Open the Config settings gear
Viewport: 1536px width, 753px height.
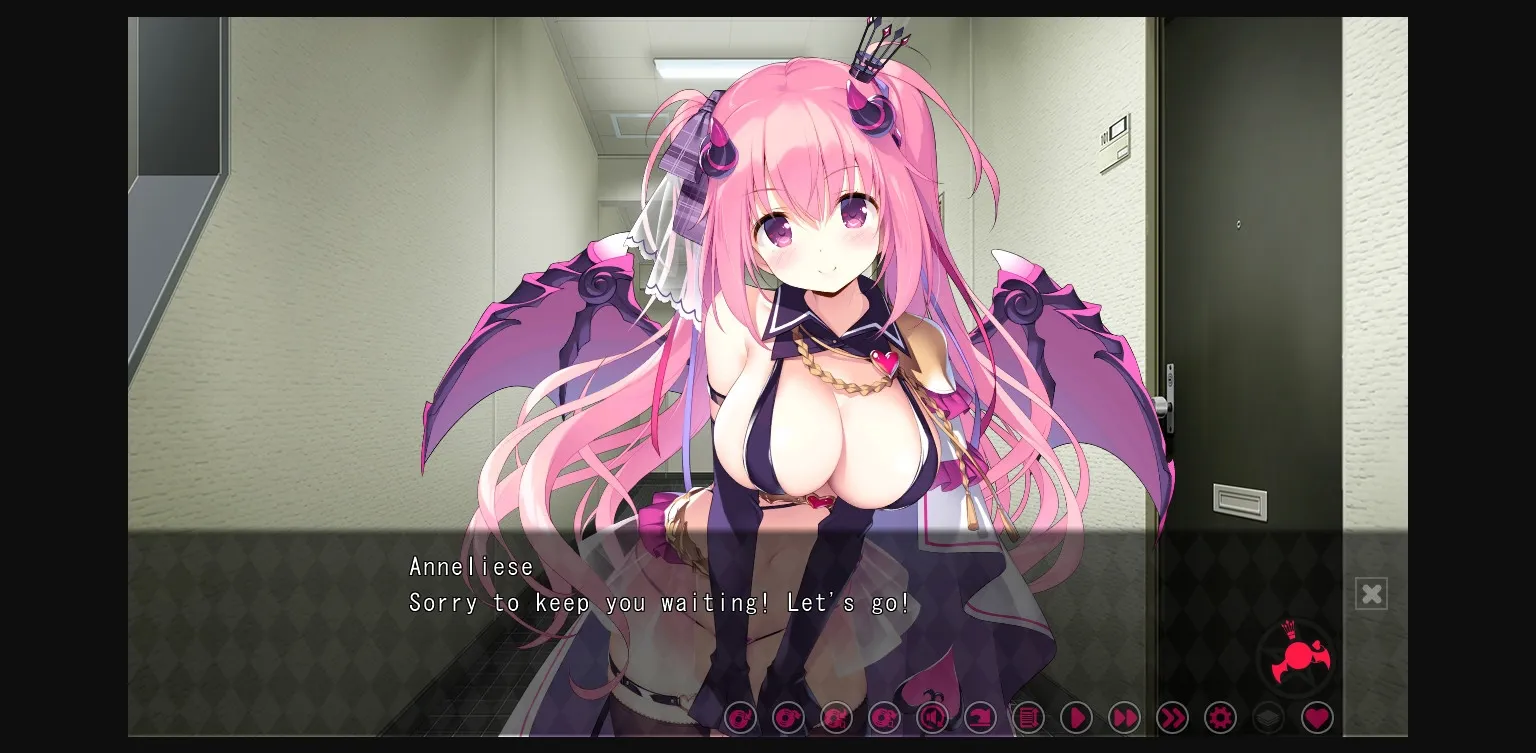pos(1221,718)
